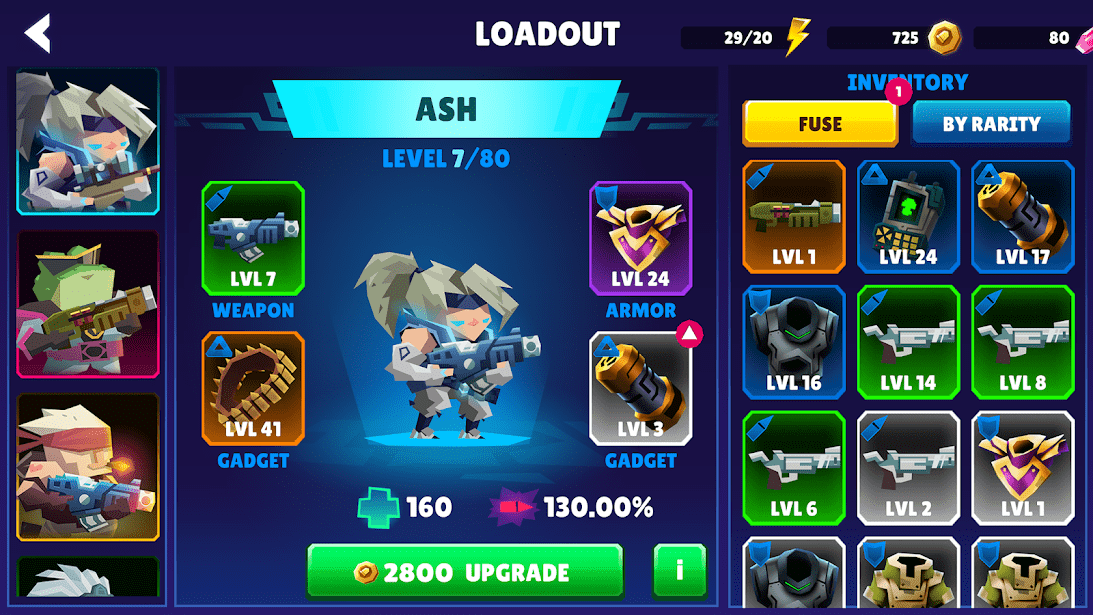The image size is (1093, 615).
Task: Pick the LVL 8 weapon in inventory
Action: click(x=1022, y=342)
